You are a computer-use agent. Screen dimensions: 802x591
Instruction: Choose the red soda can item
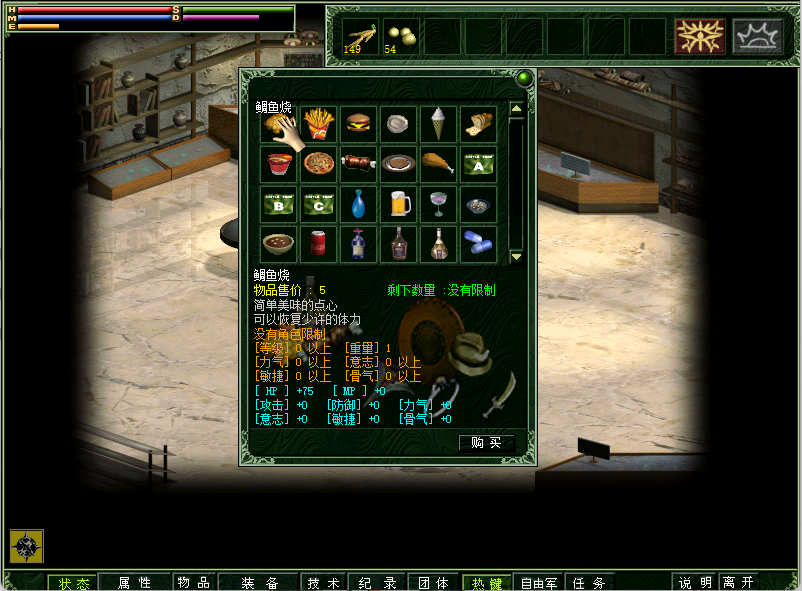(318, 244)
